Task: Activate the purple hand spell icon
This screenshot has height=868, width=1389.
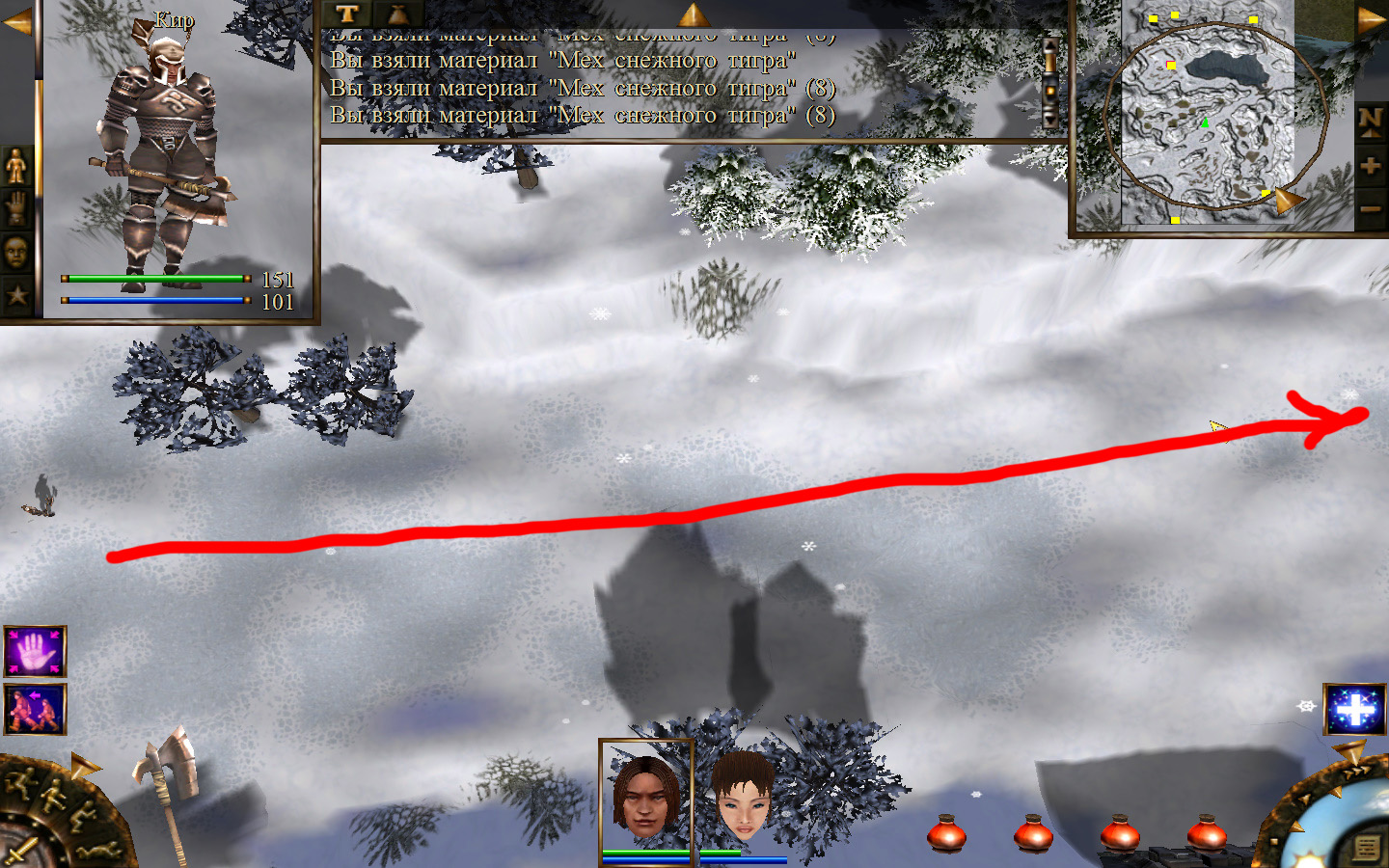Action: pyautogui.click(x=35, y=652)
